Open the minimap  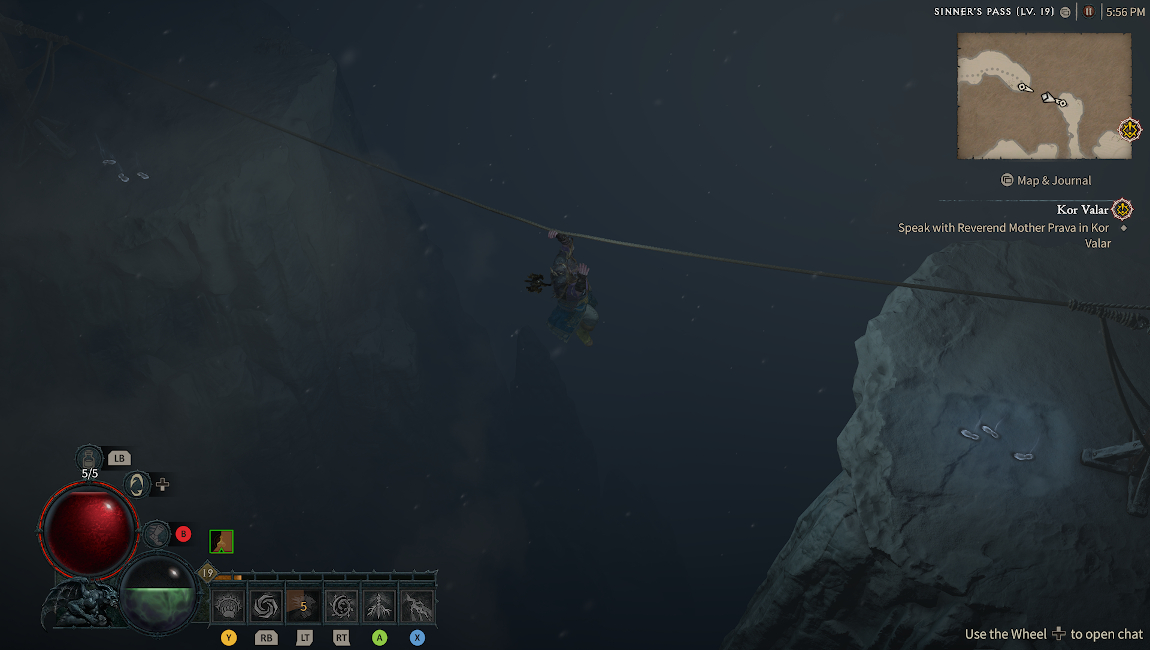[x=1043, y=95]
